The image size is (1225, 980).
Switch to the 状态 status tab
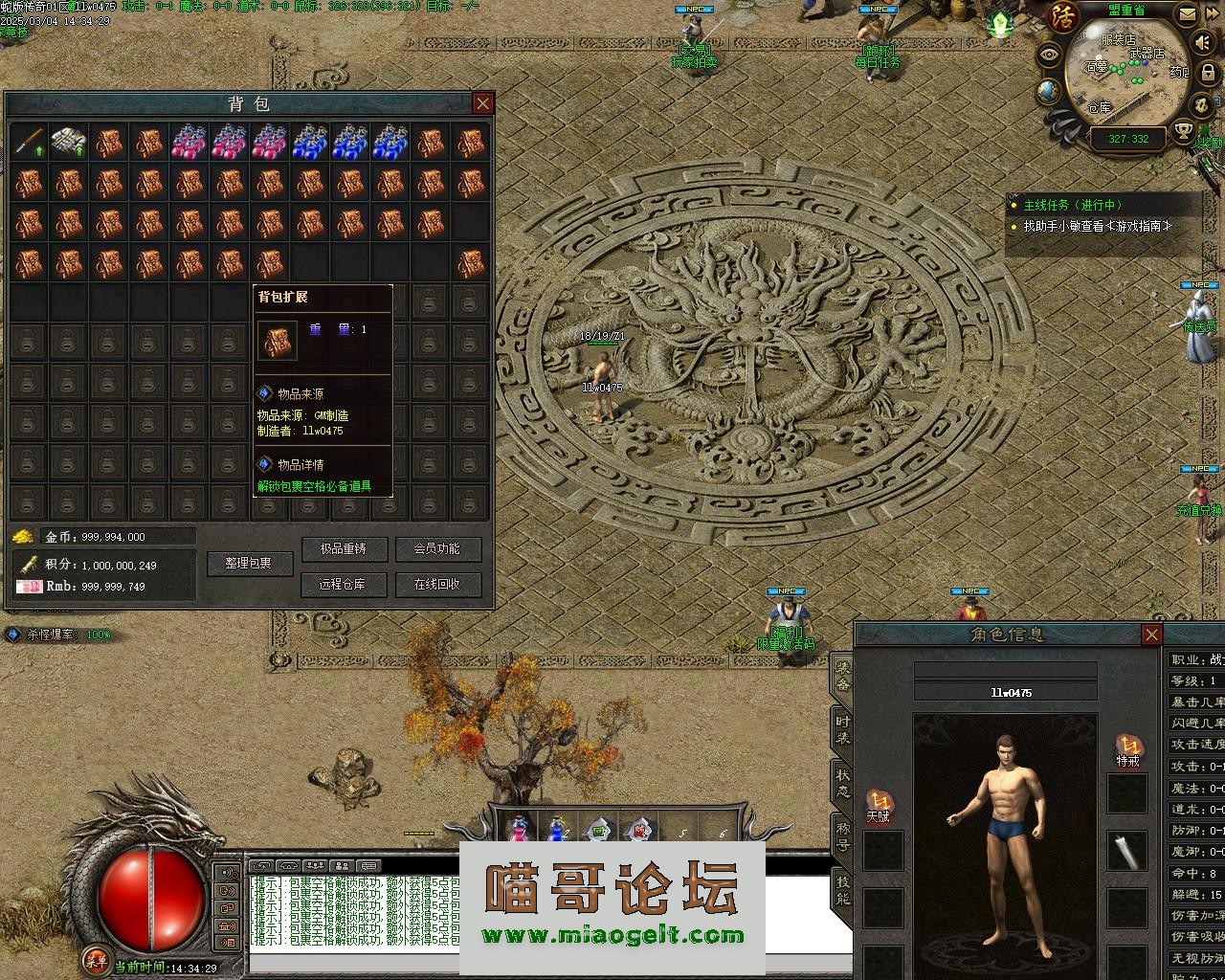click(842, 783)
